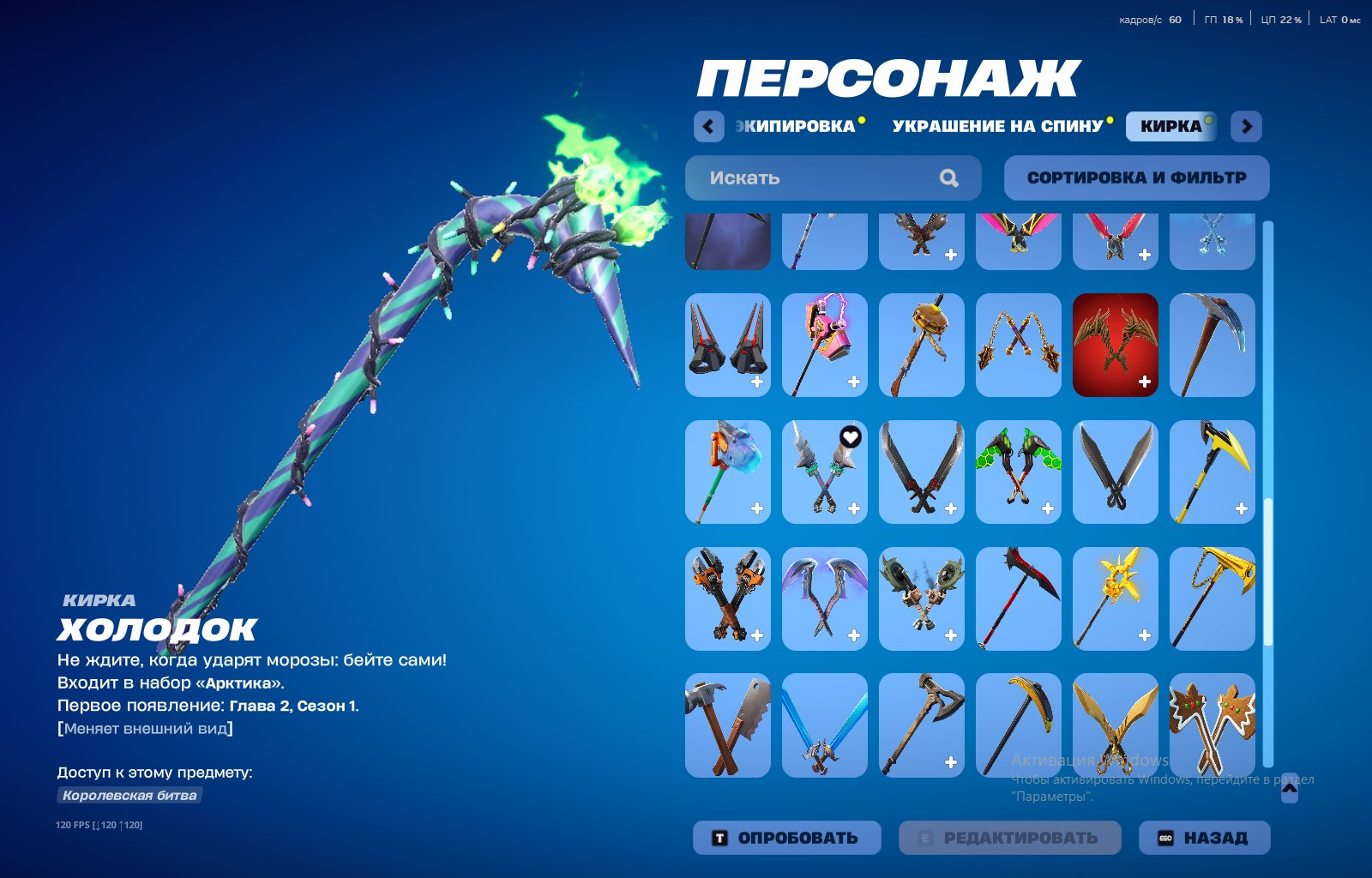The image size is (1372, 878).
Task: Select the yellow lightning pickaxe icon
Action: coord(1213,472)
